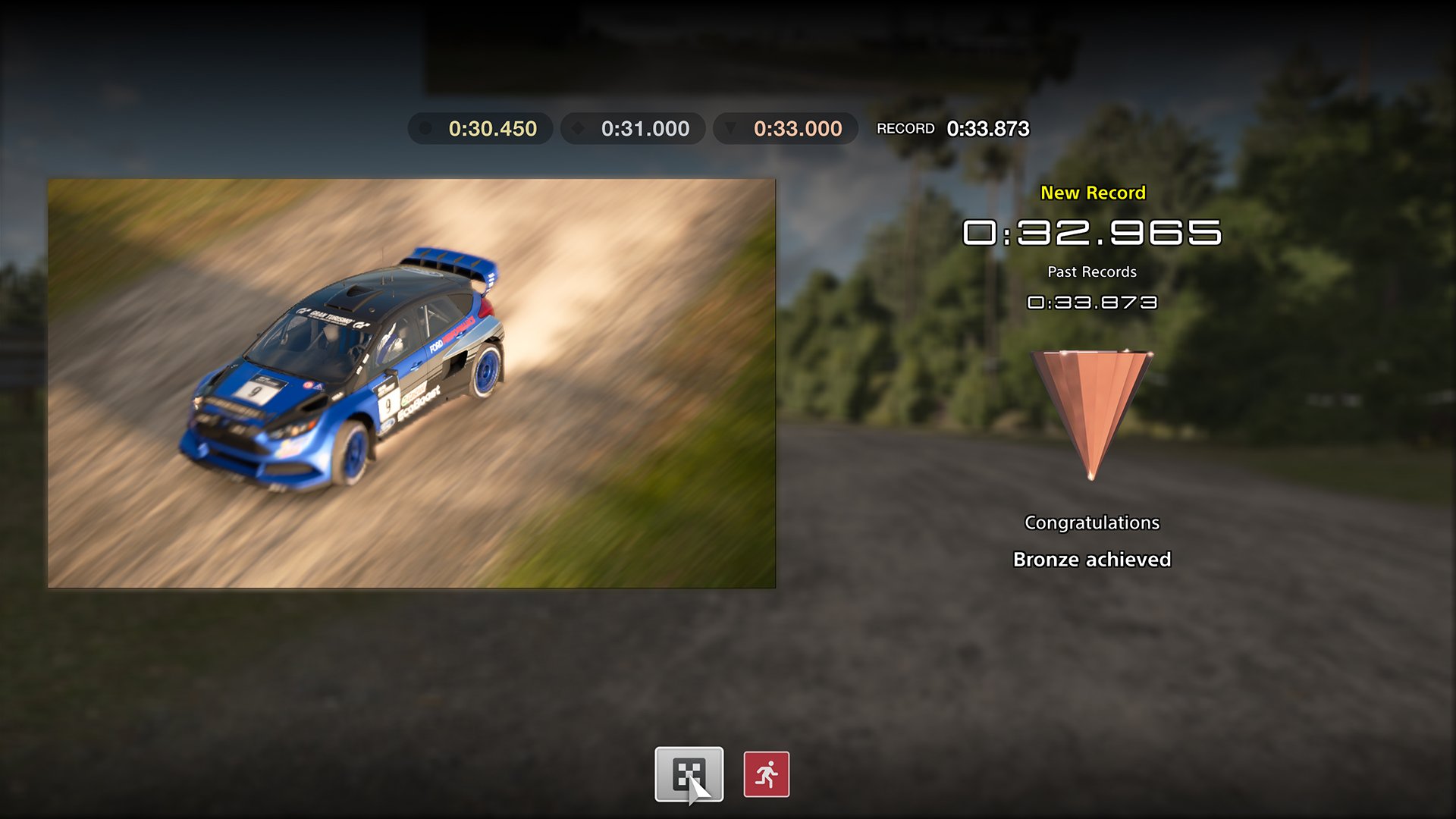Screen dimensions: 1456x819
Task: Click the Bronze achieved text
Action: pos(1092,559)
